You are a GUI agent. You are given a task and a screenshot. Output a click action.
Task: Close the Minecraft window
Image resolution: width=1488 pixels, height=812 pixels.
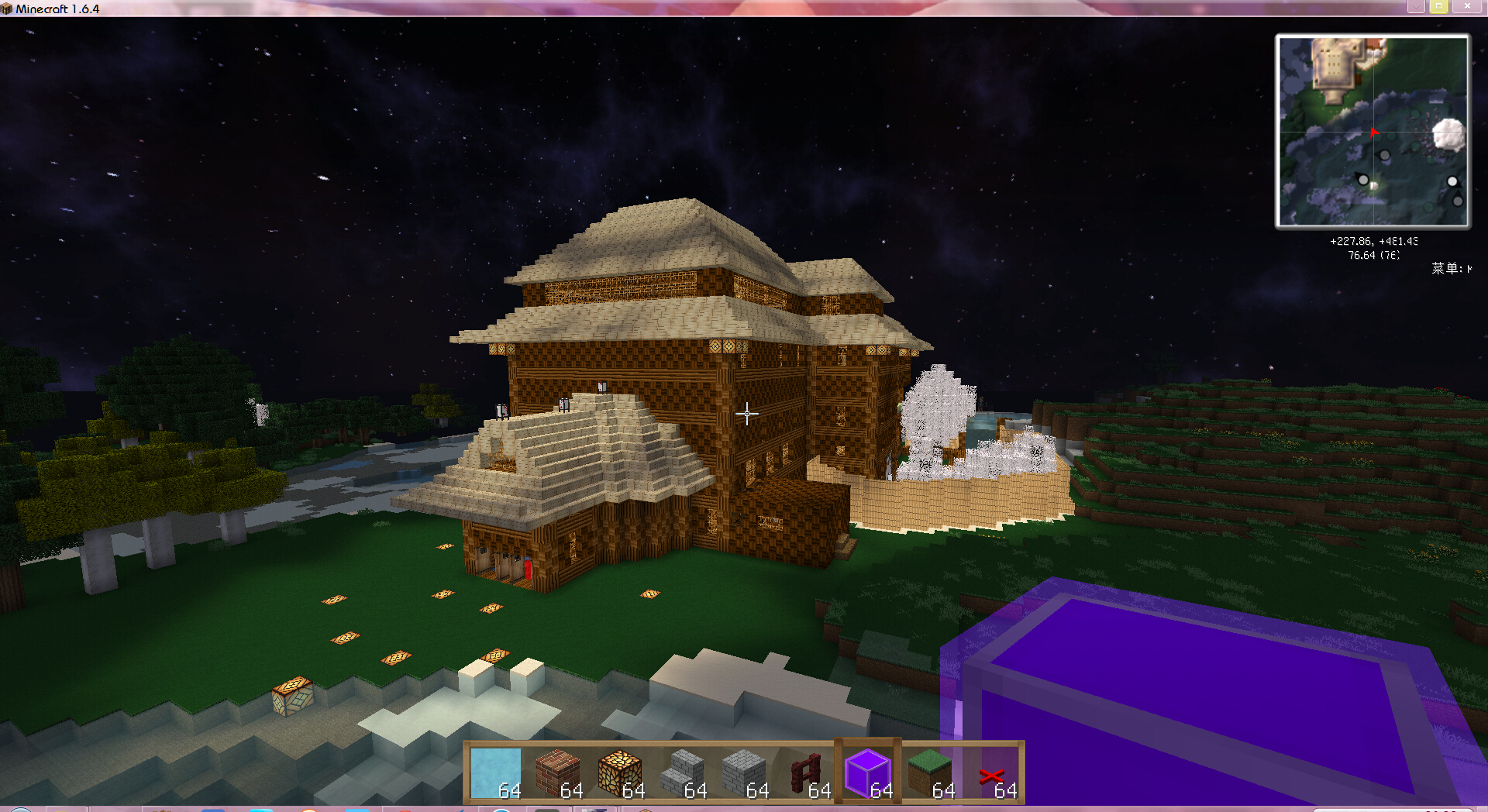pos(1467,6)
